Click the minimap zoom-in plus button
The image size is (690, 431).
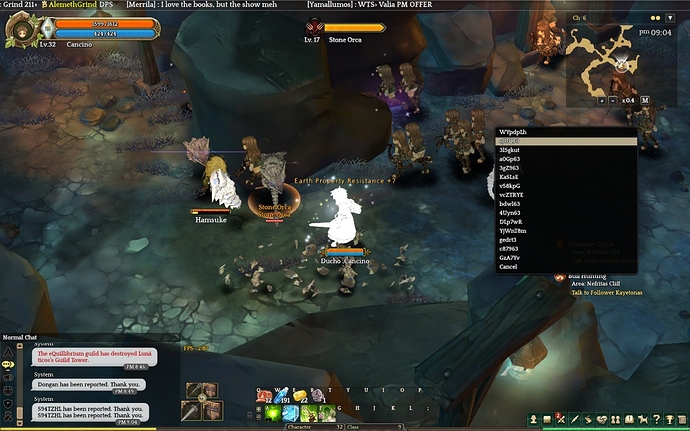pyautogui.click(x=602, y=100)
